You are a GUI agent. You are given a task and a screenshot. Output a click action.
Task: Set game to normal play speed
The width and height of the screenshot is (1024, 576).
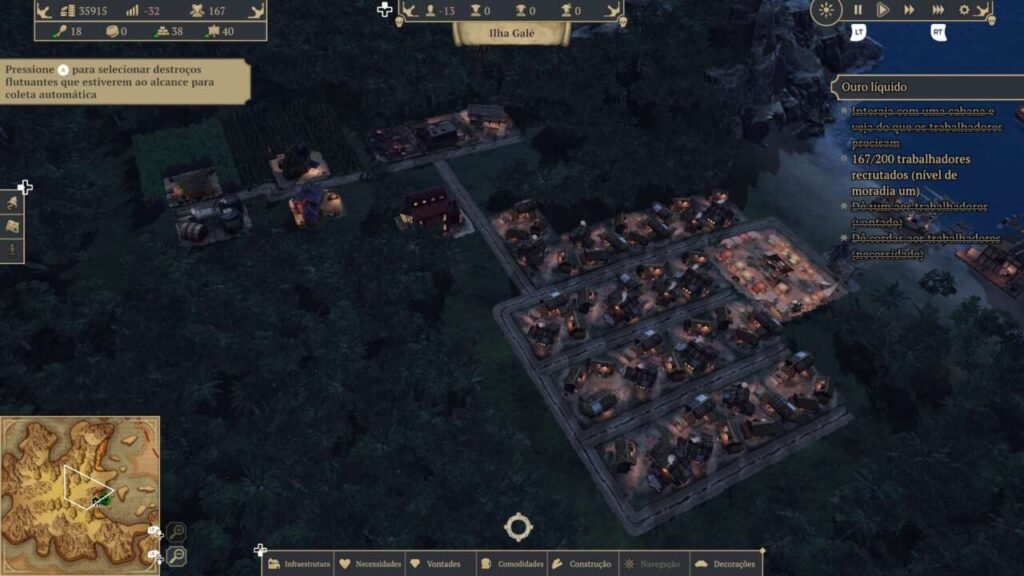click(x=883, y=10)
